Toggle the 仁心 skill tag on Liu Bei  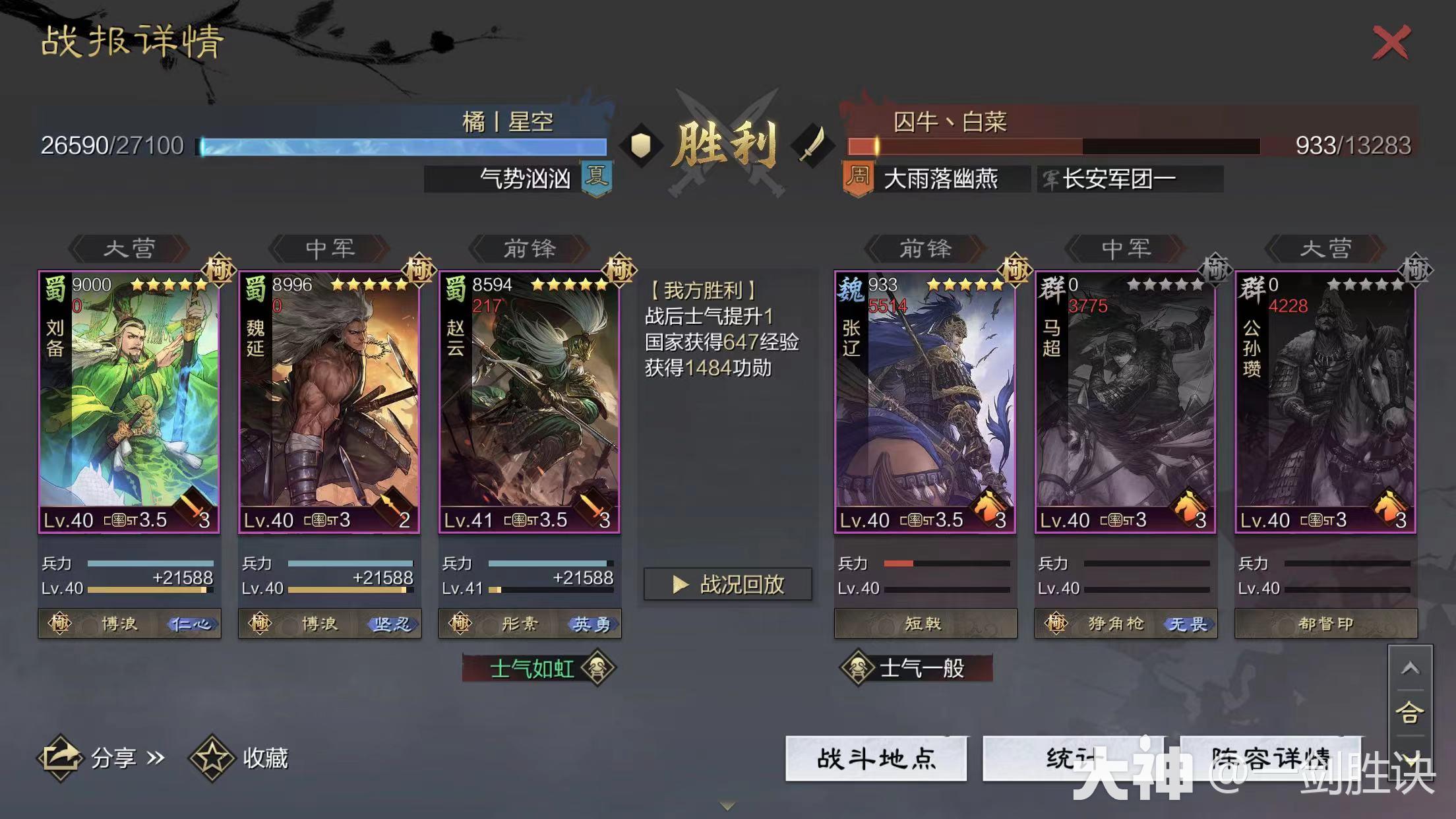(x=191, y=623)
